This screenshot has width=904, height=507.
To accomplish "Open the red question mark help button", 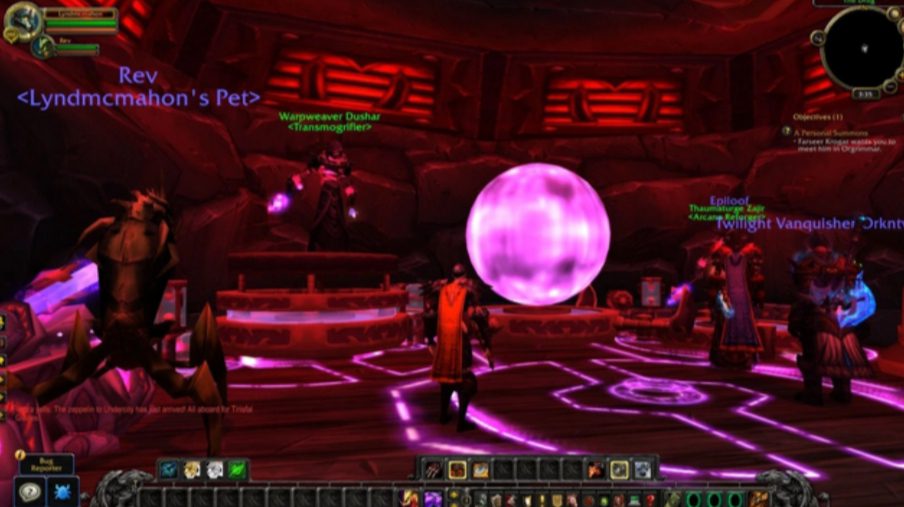I will [x=649, y=498].
